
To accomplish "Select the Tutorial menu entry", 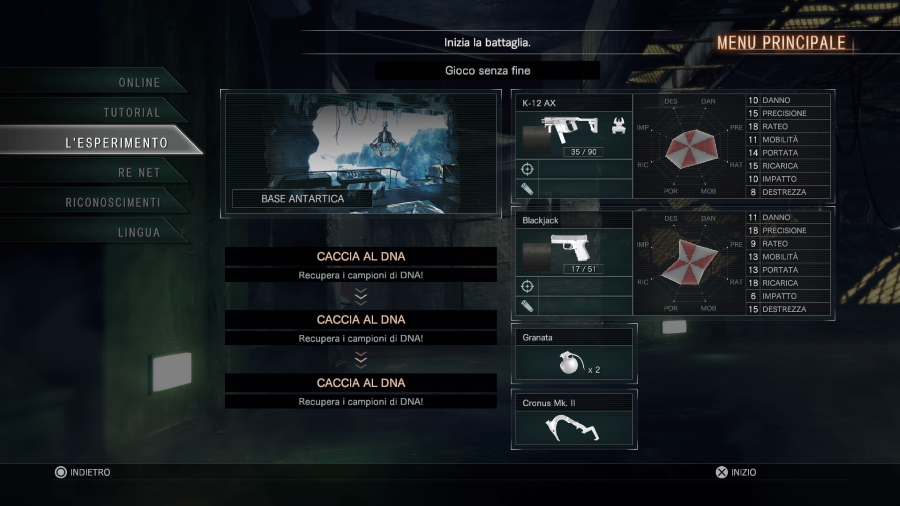I will click(x=132, y=113).
